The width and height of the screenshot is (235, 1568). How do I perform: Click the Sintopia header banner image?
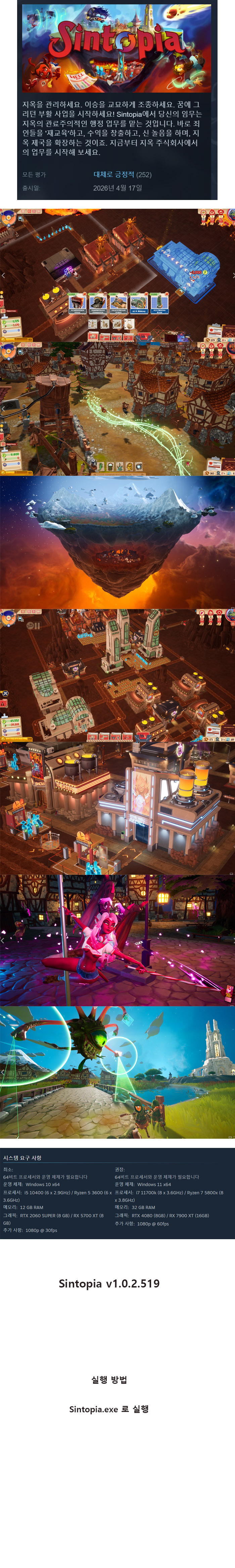117,48
